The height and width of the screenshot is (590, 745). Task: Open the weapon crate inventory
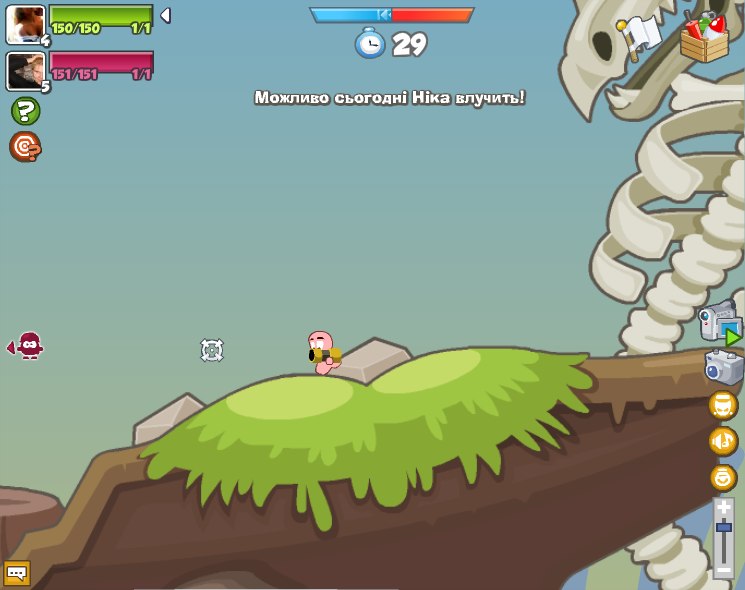(705, 38)
